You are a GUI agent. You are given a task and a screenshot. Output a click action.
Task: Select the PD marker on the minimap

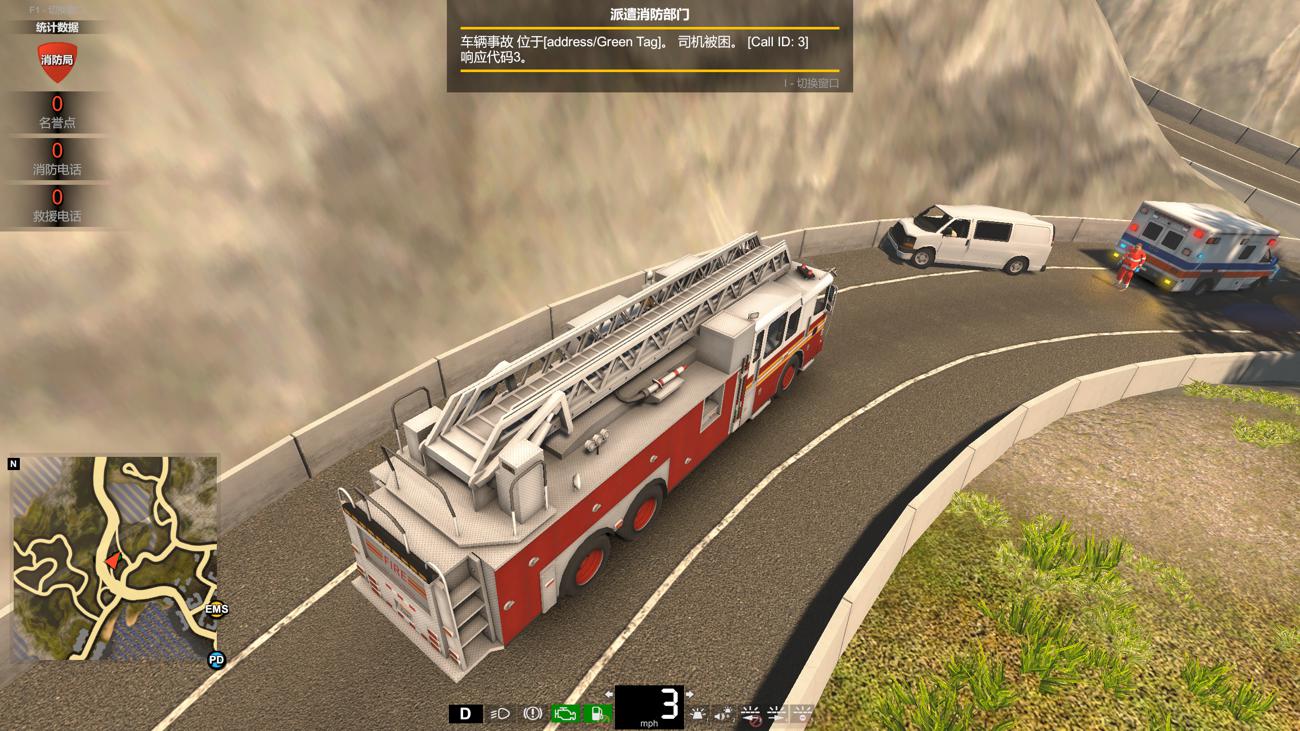[216, 660]
